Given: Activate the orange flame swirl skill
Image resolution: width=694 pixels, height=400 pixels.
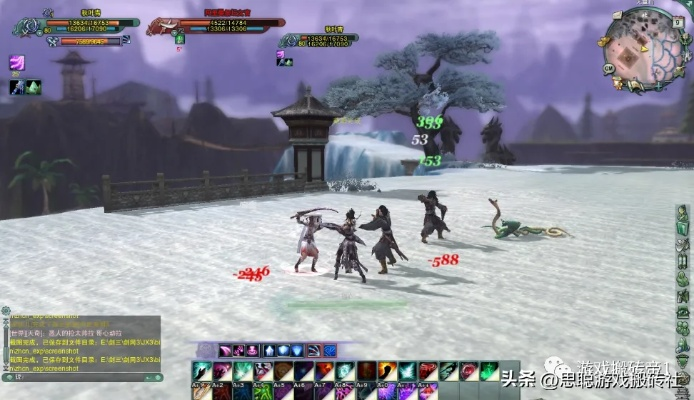Looking at the screenshot, I should [387, 371].
